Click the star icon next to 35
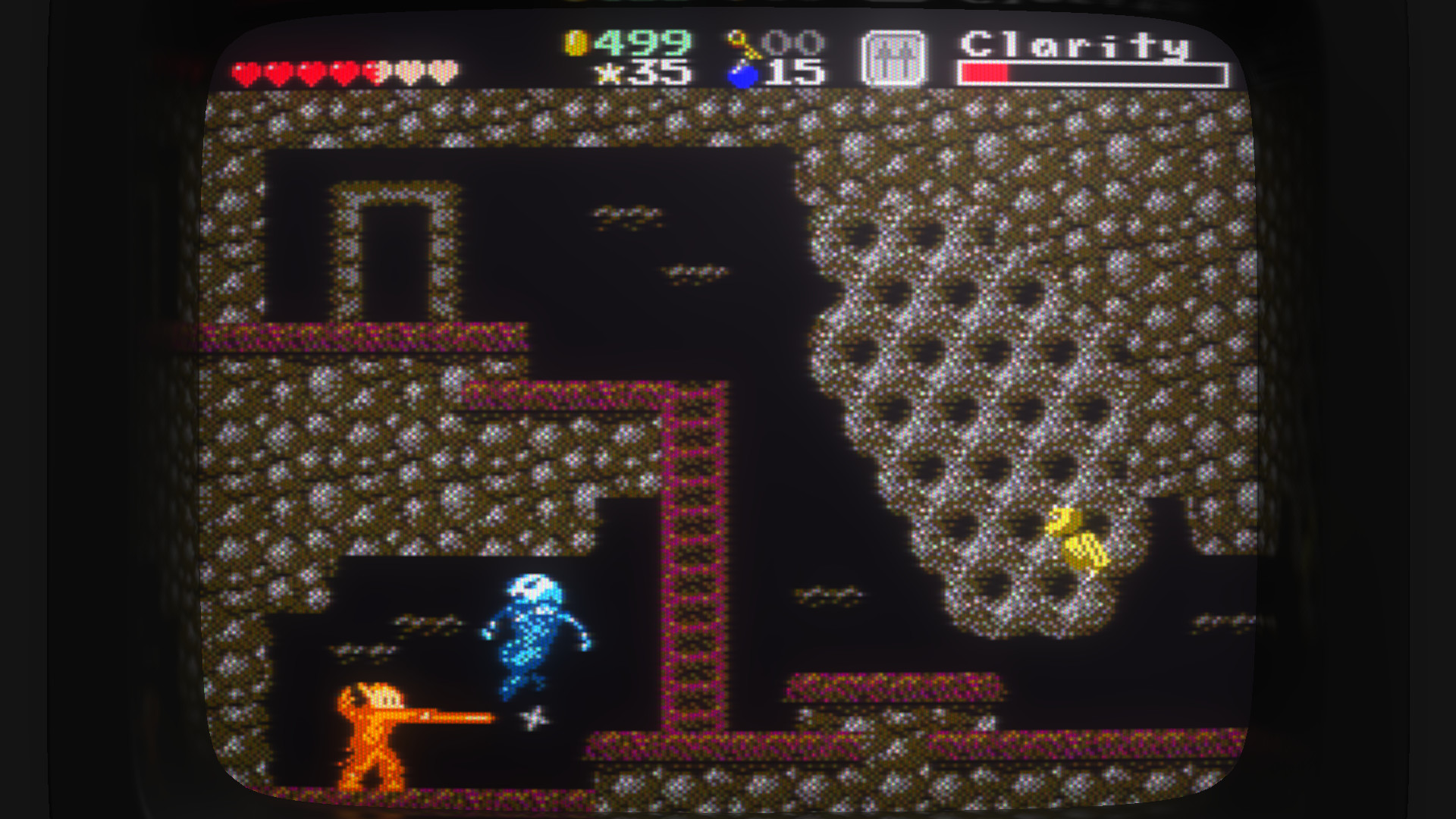1456x819 pixels. pyautogui.click(x=610, y=74)
